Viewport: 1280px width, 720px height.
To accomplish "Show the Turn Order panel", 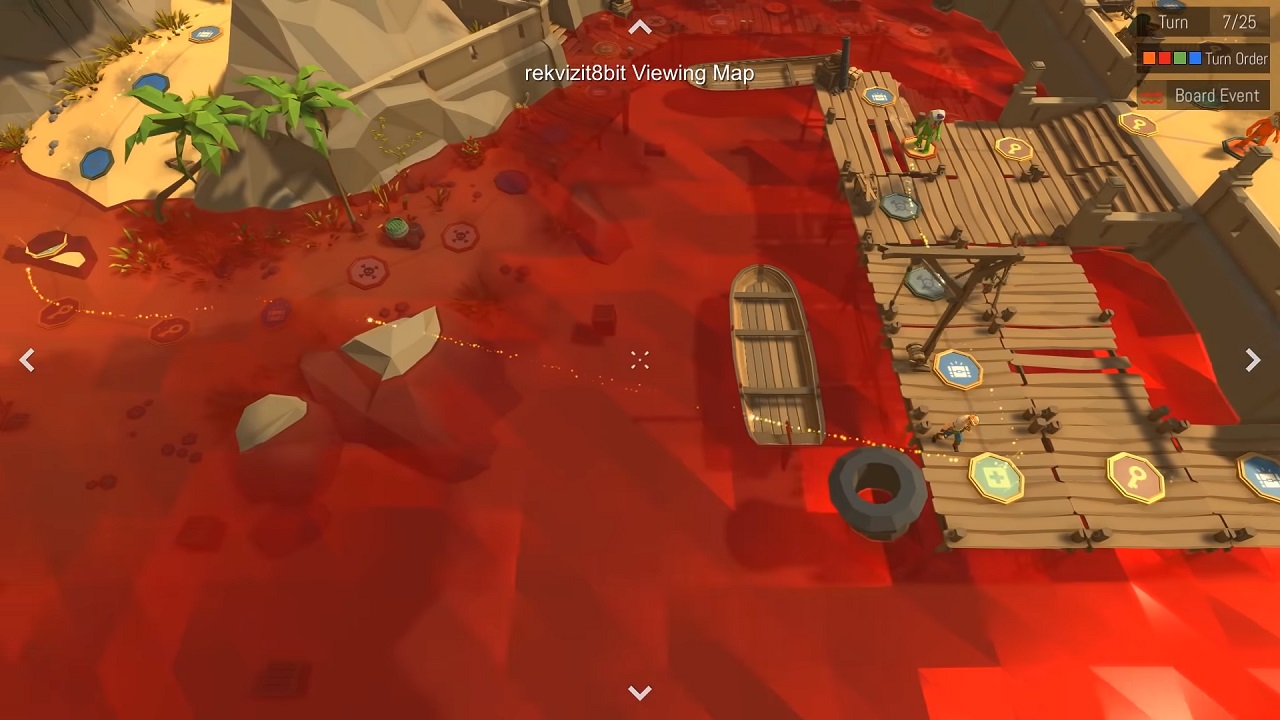I will click(x=1204, y=59).
